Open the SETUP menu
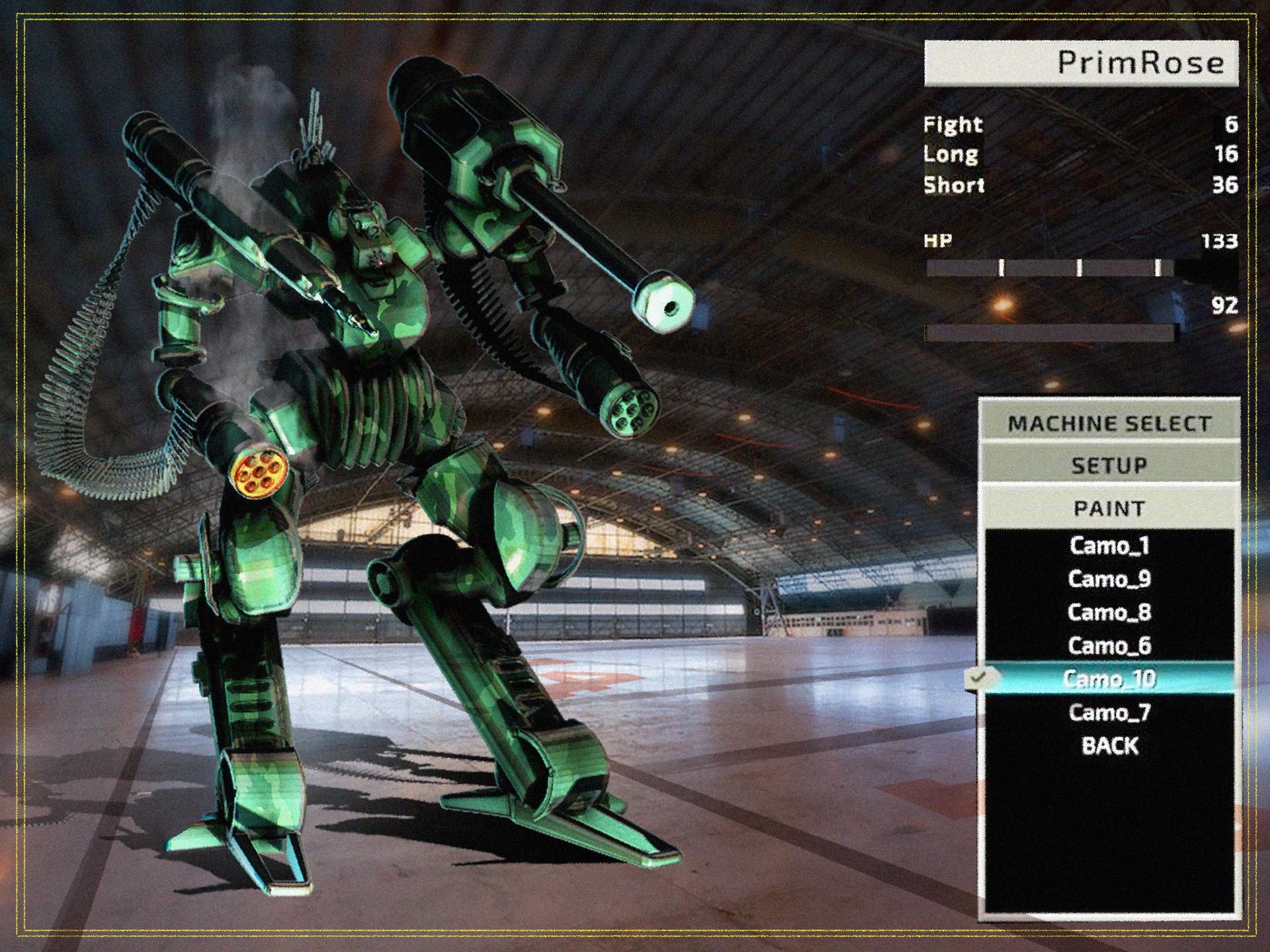1270x952 pixels. pyautogui.click(x=1109, y=465)
